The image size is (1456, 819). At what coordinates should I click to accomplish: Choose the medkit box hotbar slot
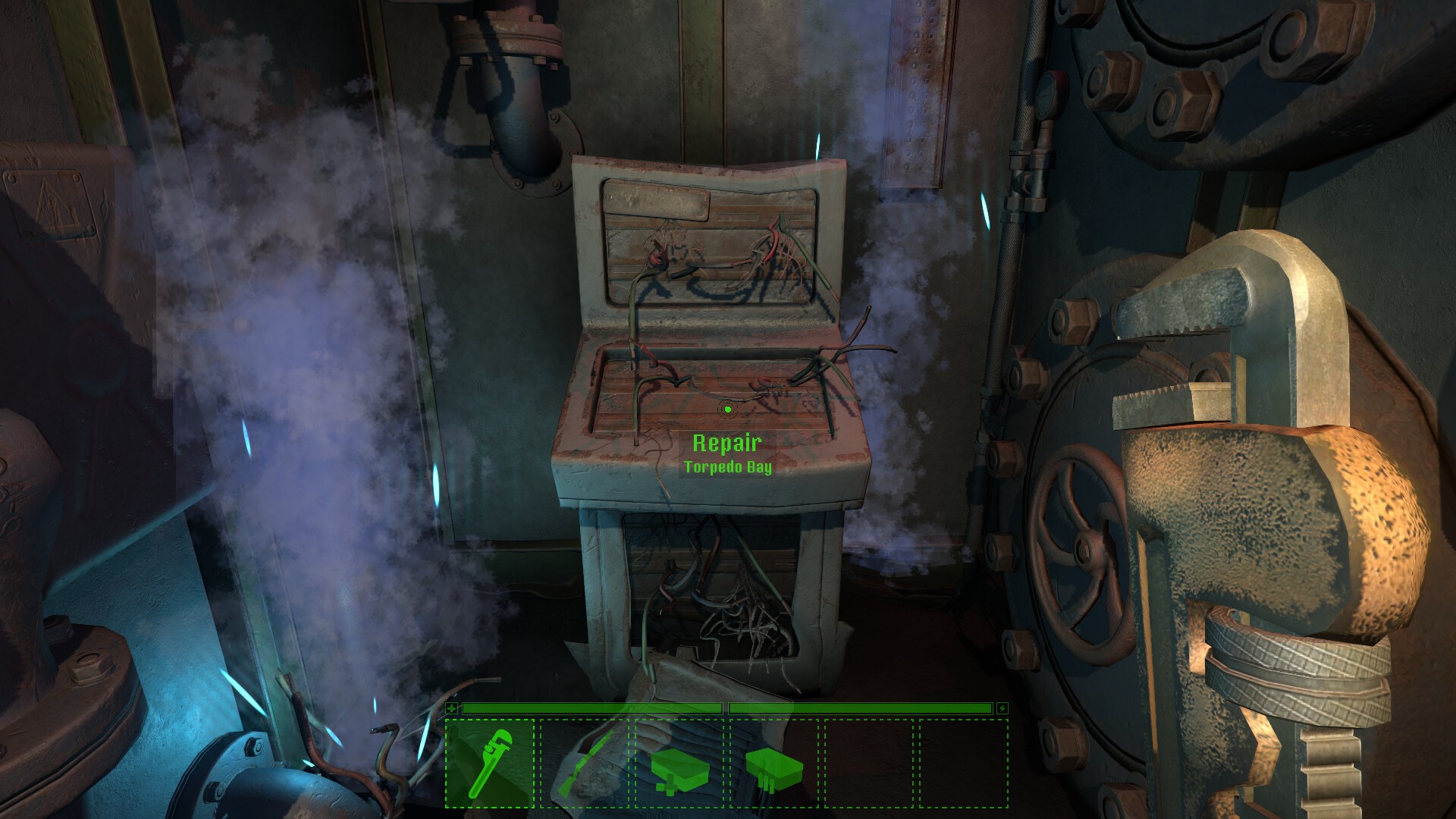[679, 764]
